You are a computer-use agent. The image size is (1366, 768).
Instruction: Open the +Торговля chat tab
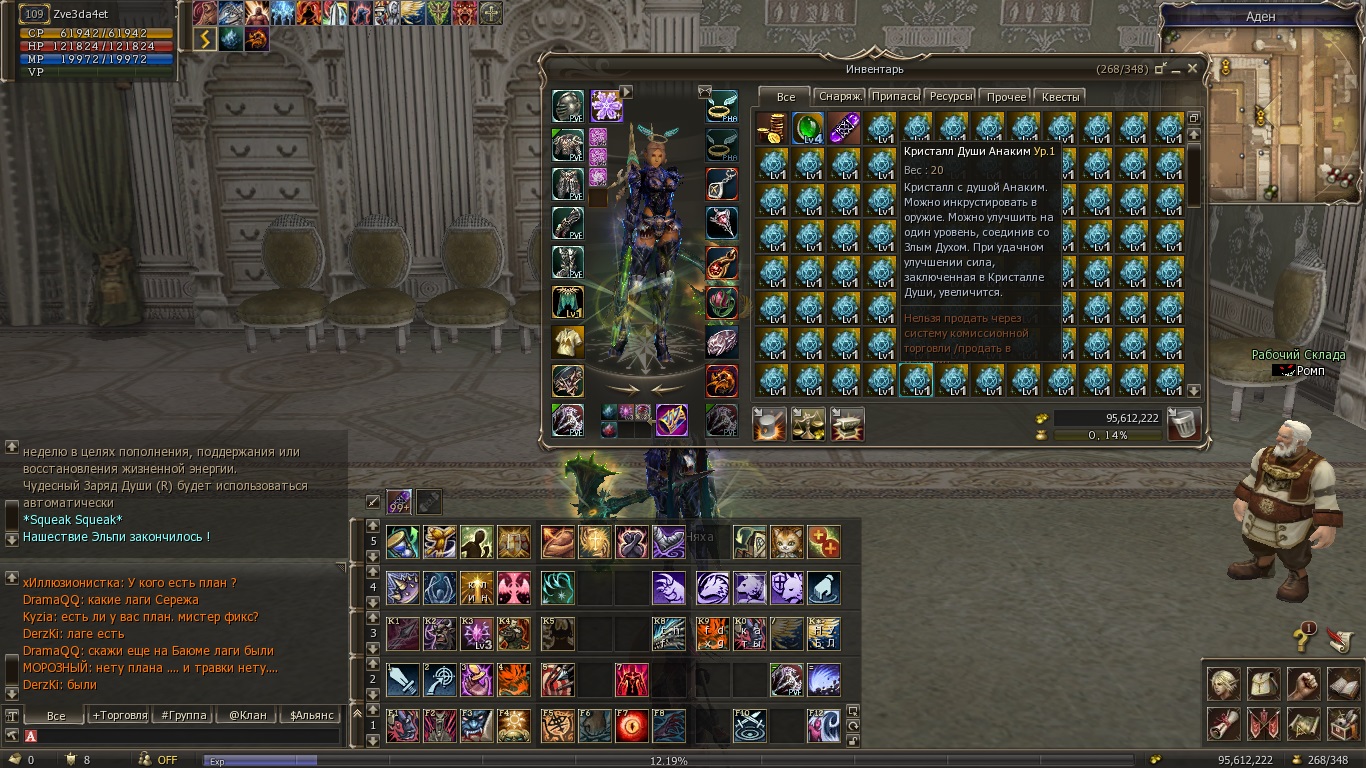[x=119, y=715]
